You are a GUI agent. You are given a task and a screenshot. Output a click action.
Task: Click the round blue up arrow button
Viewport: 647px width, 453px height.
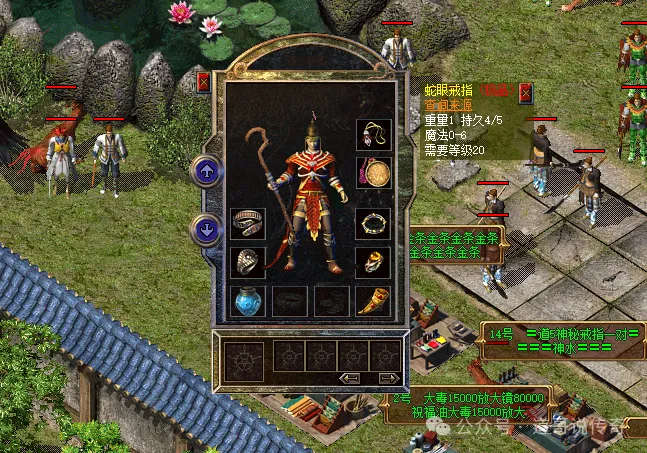(207, 172)
